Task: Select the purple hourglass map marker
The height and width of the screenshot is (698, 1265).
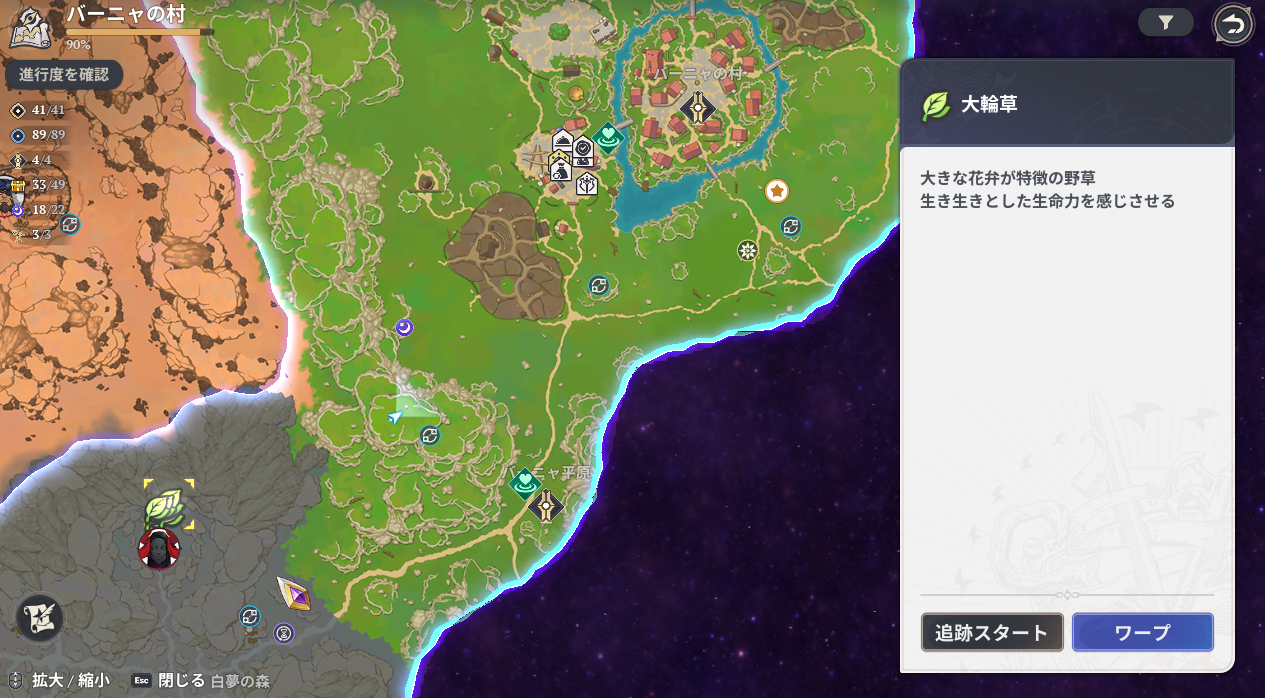Action: [x=284, y=632]
